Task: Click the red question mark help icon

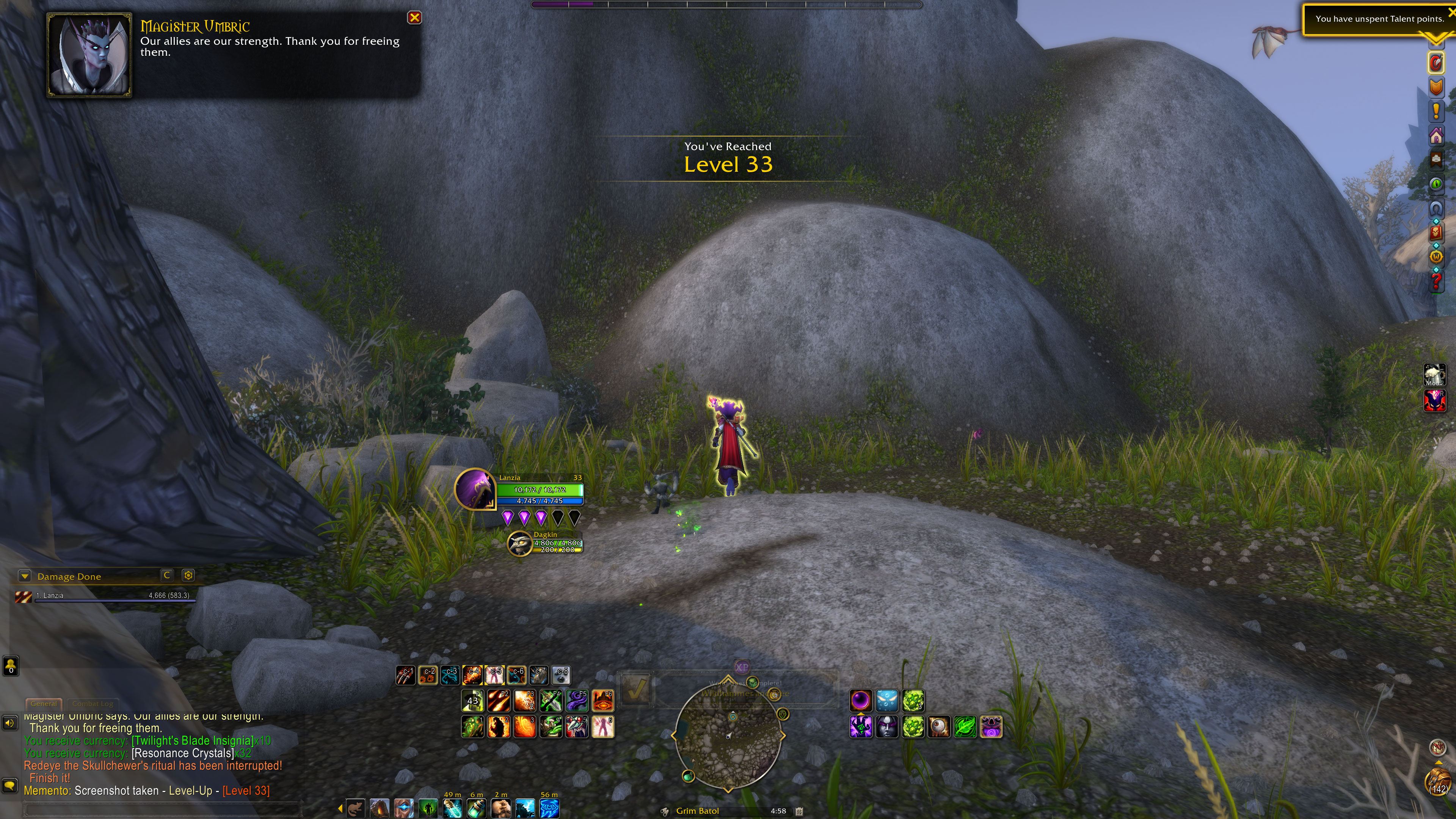Action: click(1436, 281)
